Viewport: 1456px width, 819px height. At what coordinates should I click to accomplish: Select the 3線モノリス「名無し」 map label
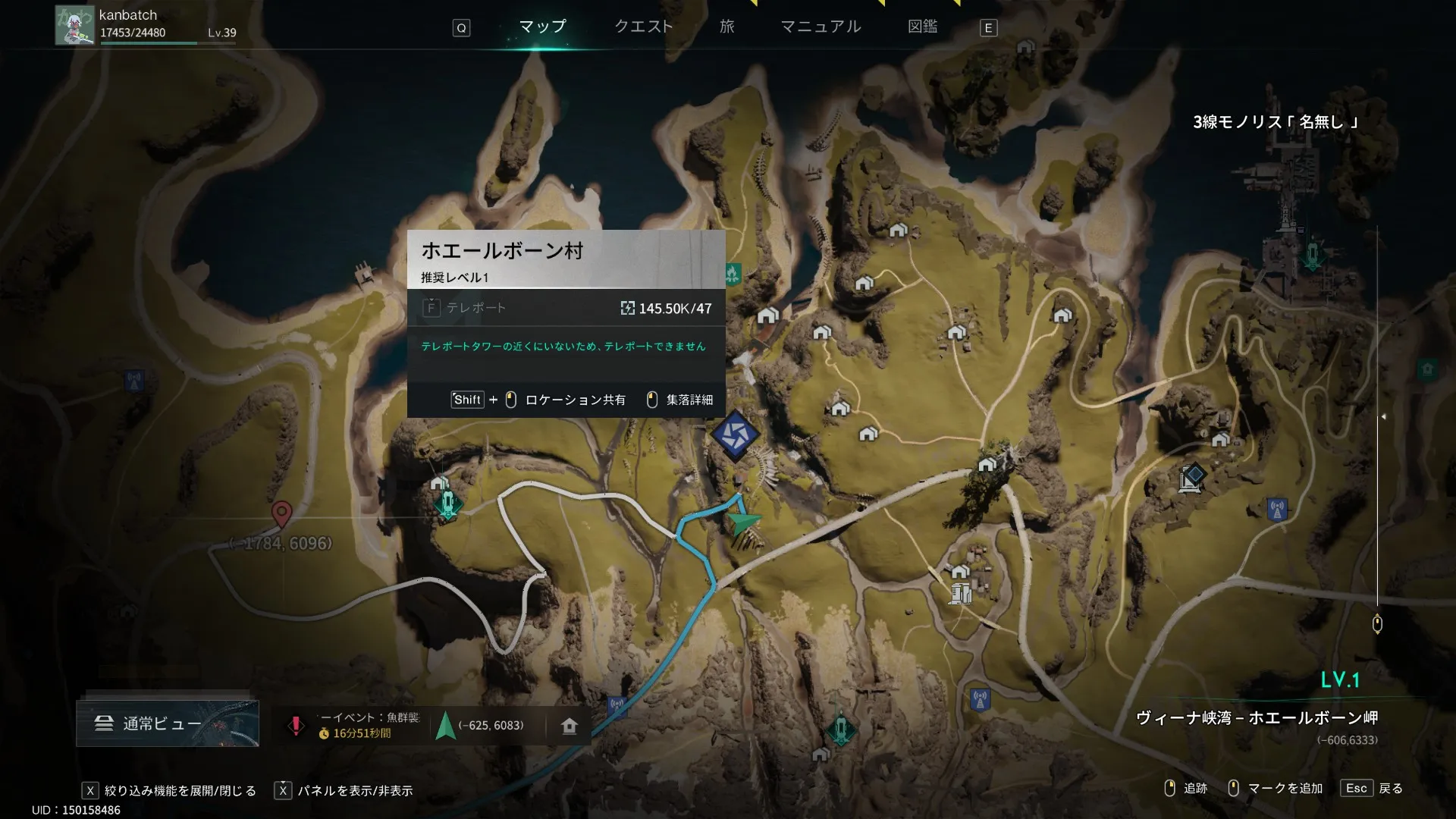click(x=1275, y=122)
